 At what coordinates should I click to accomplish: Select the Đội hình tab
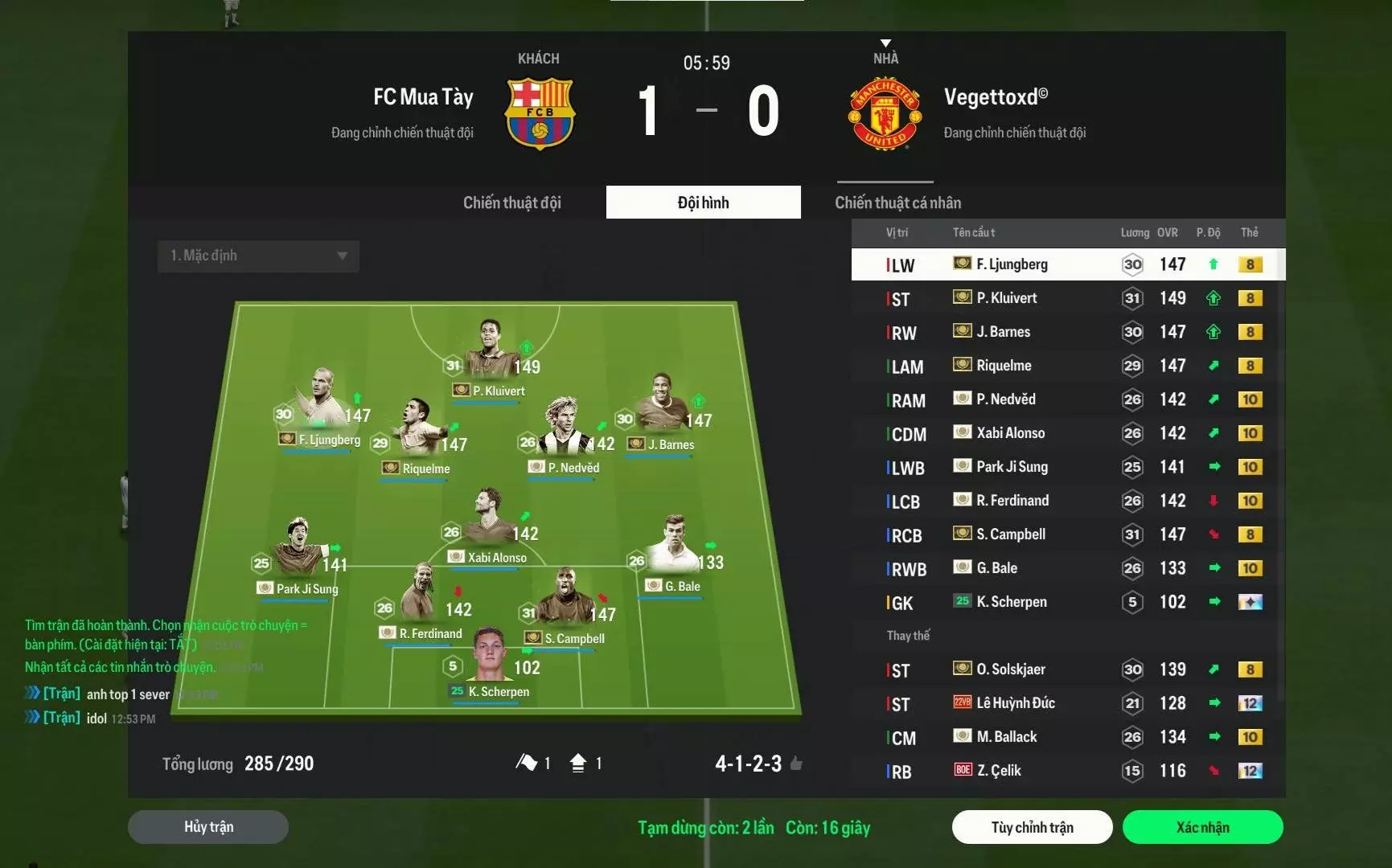coord(703,203)
